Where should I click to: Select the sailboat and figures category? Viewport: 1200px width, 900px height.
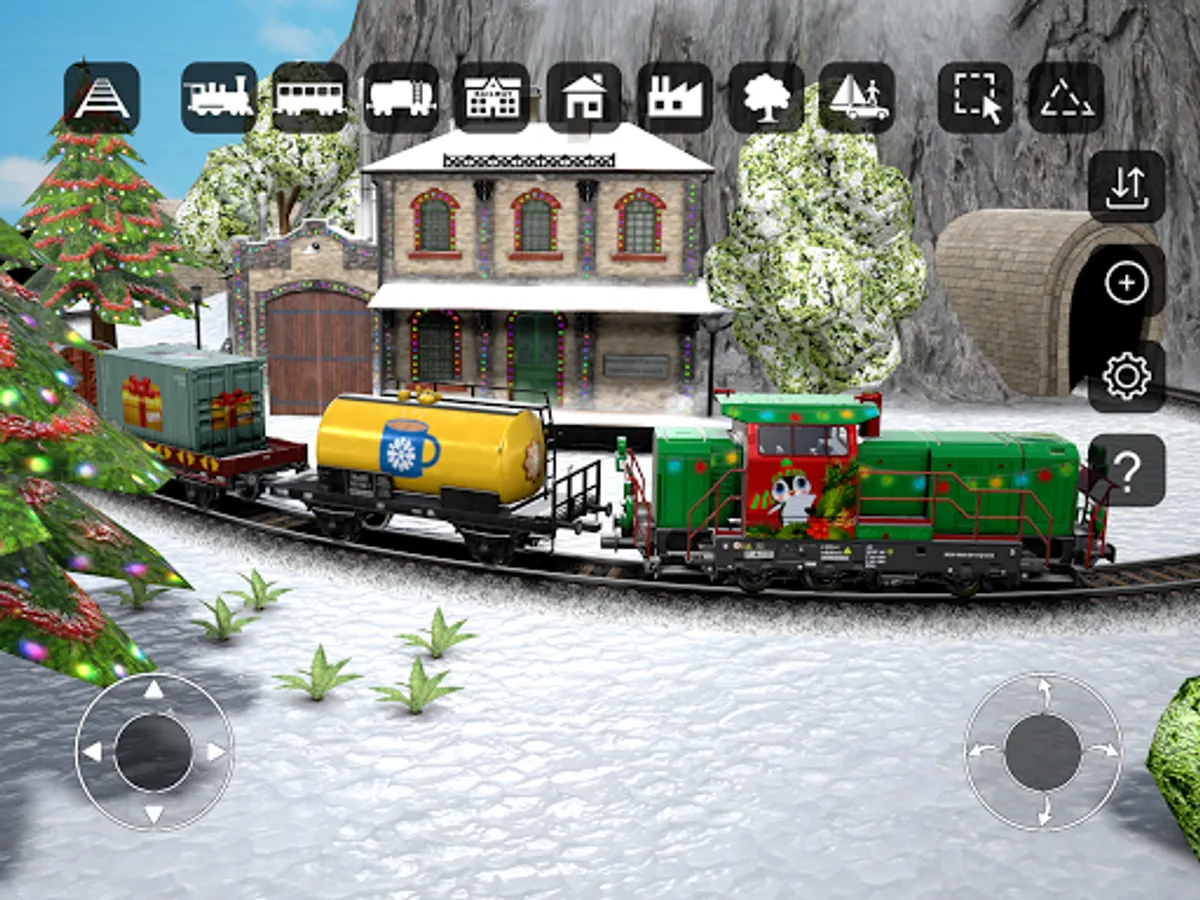tap(857, 97)
